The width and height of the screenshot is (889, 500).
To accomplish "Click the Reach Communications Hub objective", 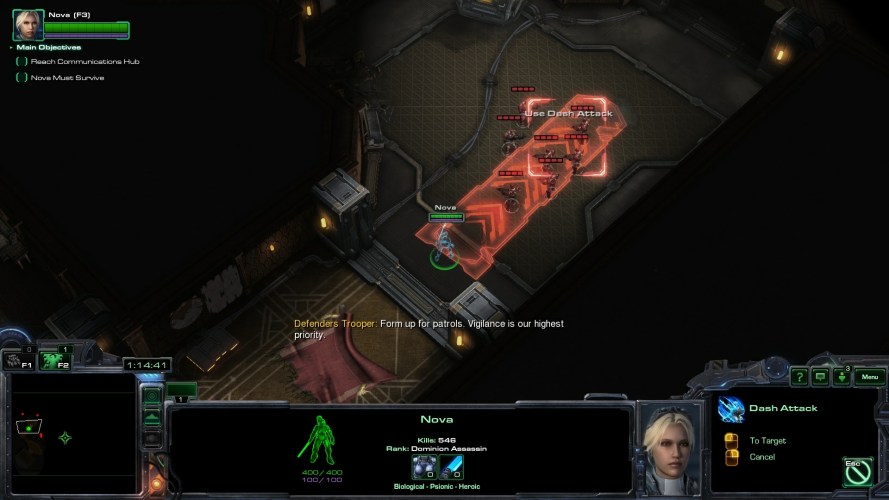I will 84,62.
